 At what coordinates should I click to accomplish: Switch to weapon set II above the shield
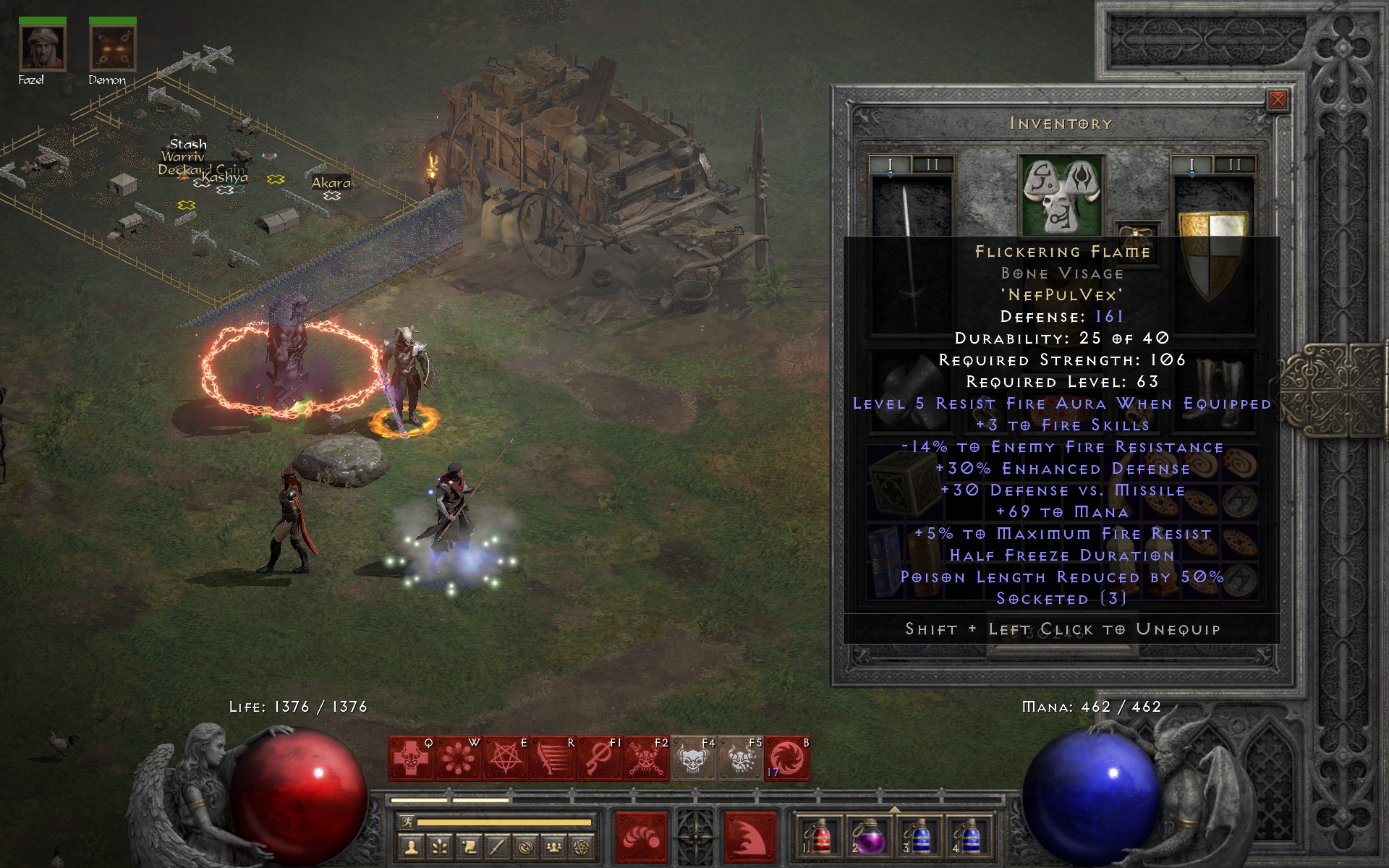pos(1234,166)
